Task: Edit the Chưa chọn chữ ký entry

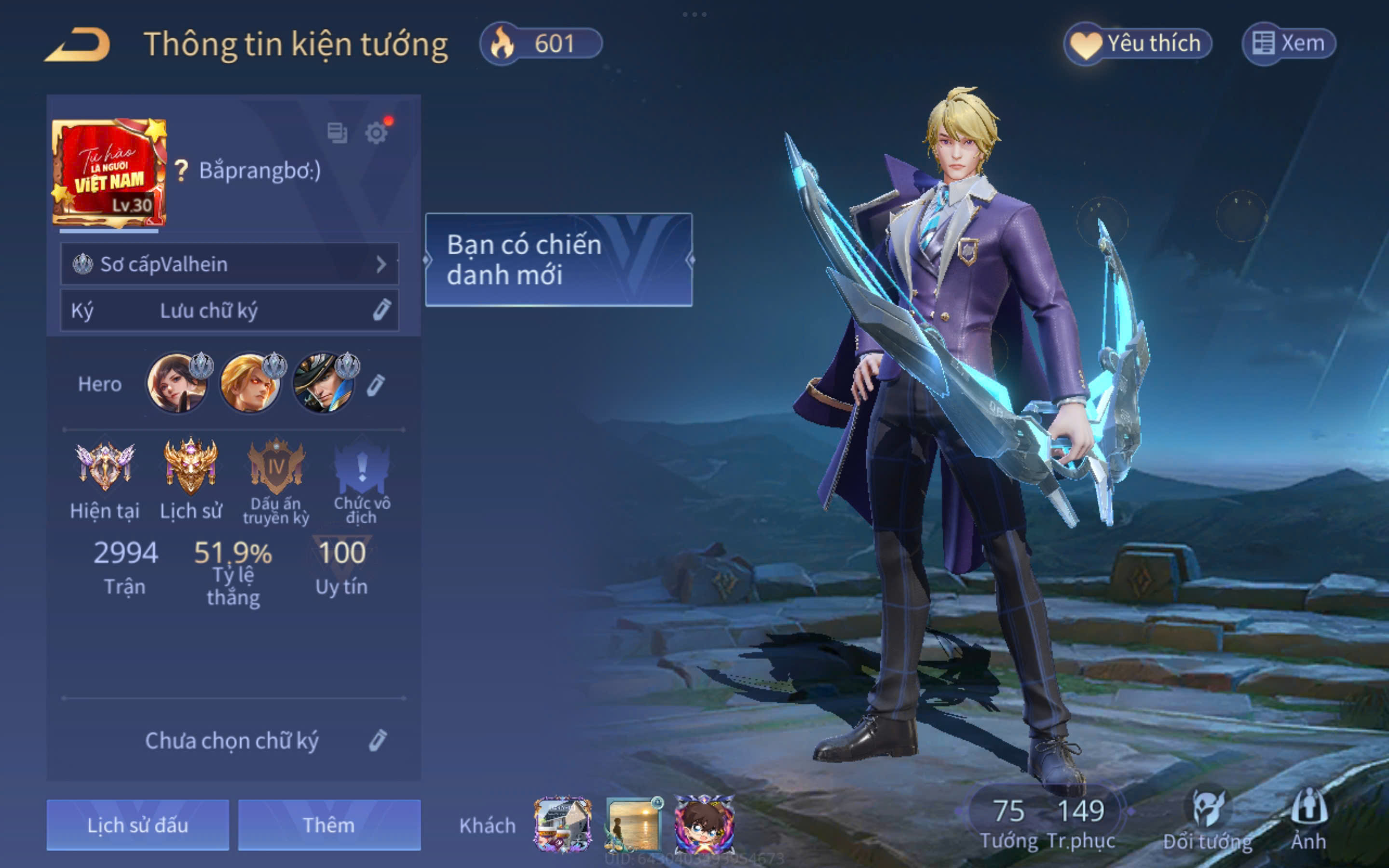Action: click(378, 741)
